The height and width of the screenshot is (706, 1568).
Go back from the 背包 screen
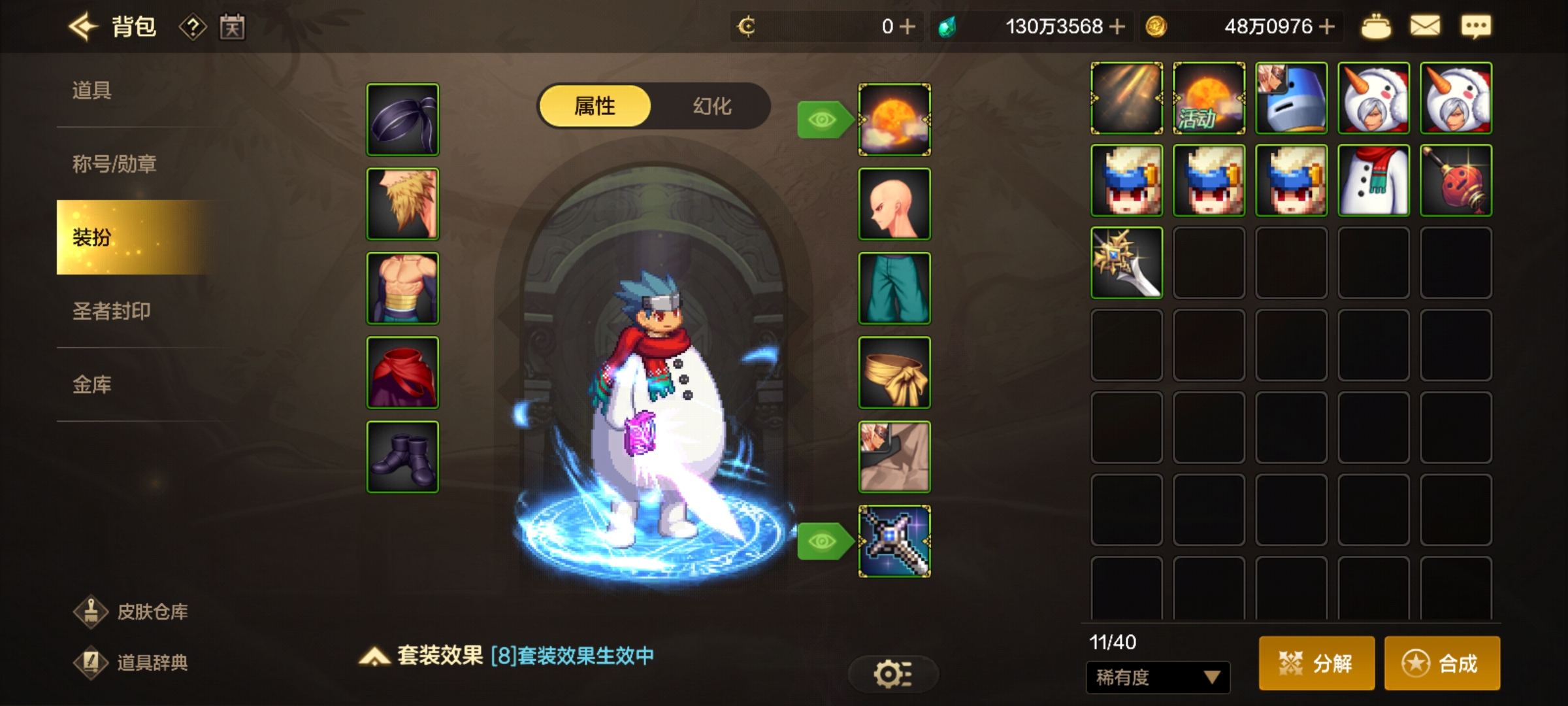(x=83, y=27)
